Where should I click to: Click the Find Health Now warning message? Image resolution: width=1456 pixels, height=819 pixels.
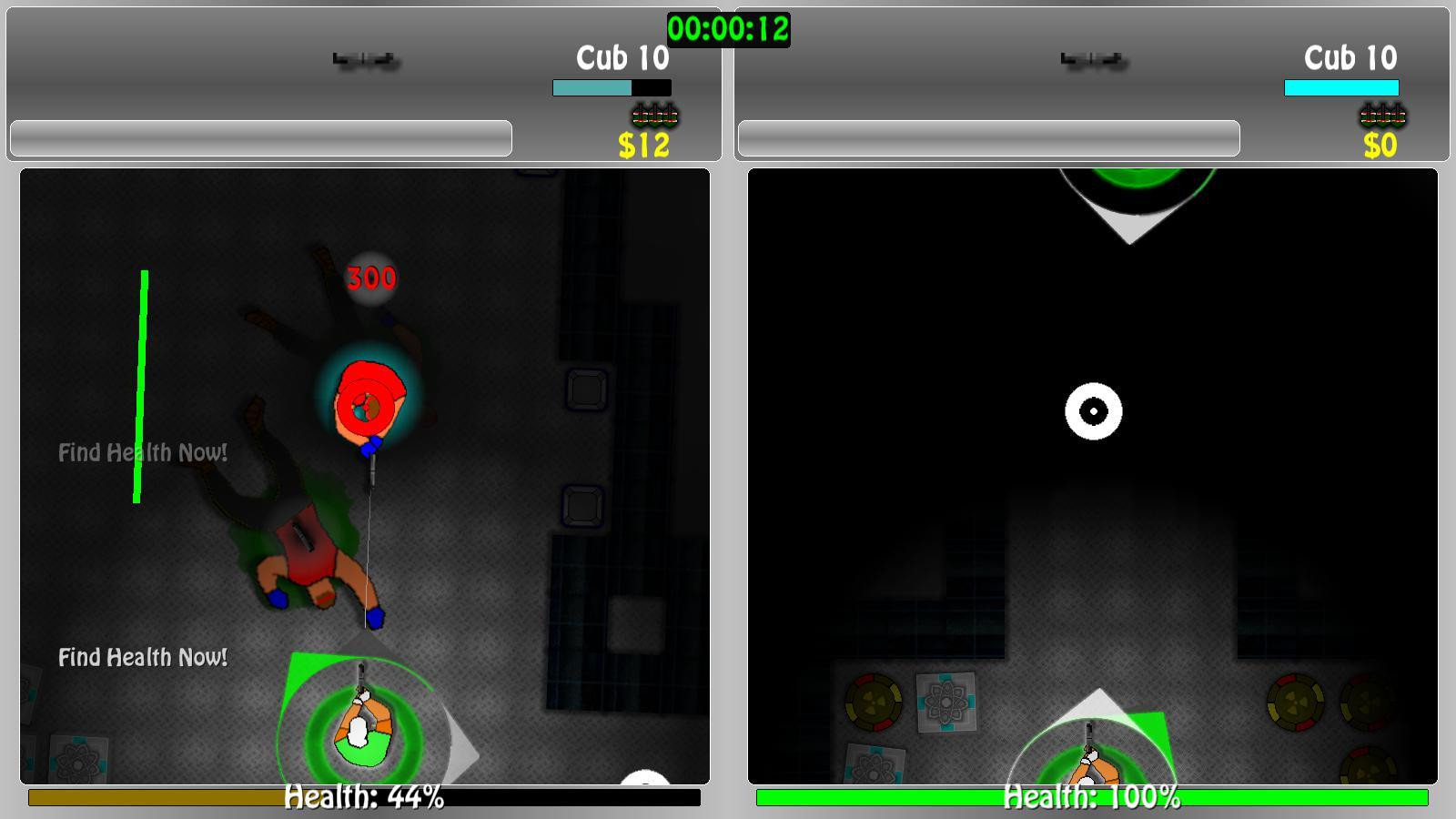[x=143, y=656]
